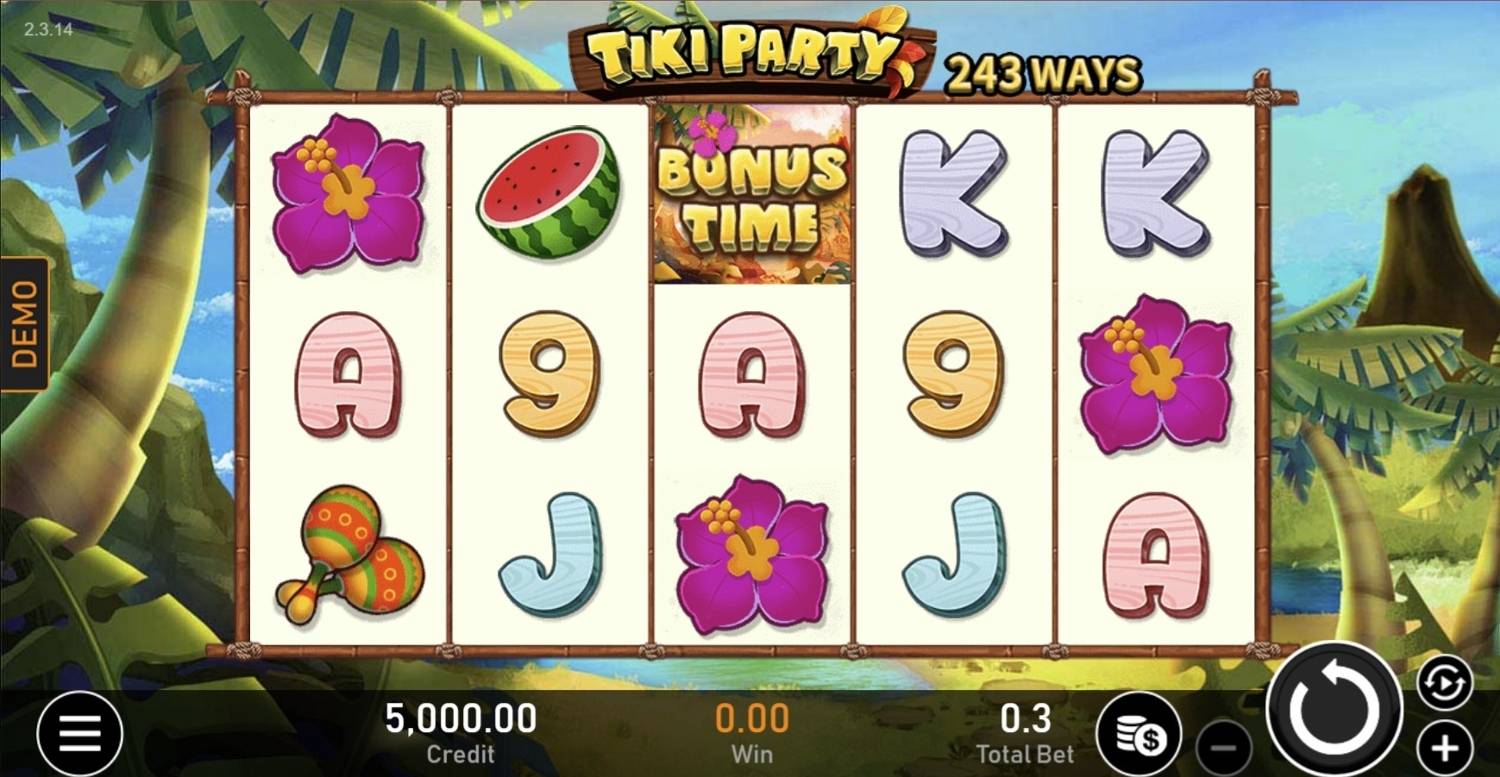Increase the total bet with plus
Viewport: 1500px width, 777px height.
1445,747
